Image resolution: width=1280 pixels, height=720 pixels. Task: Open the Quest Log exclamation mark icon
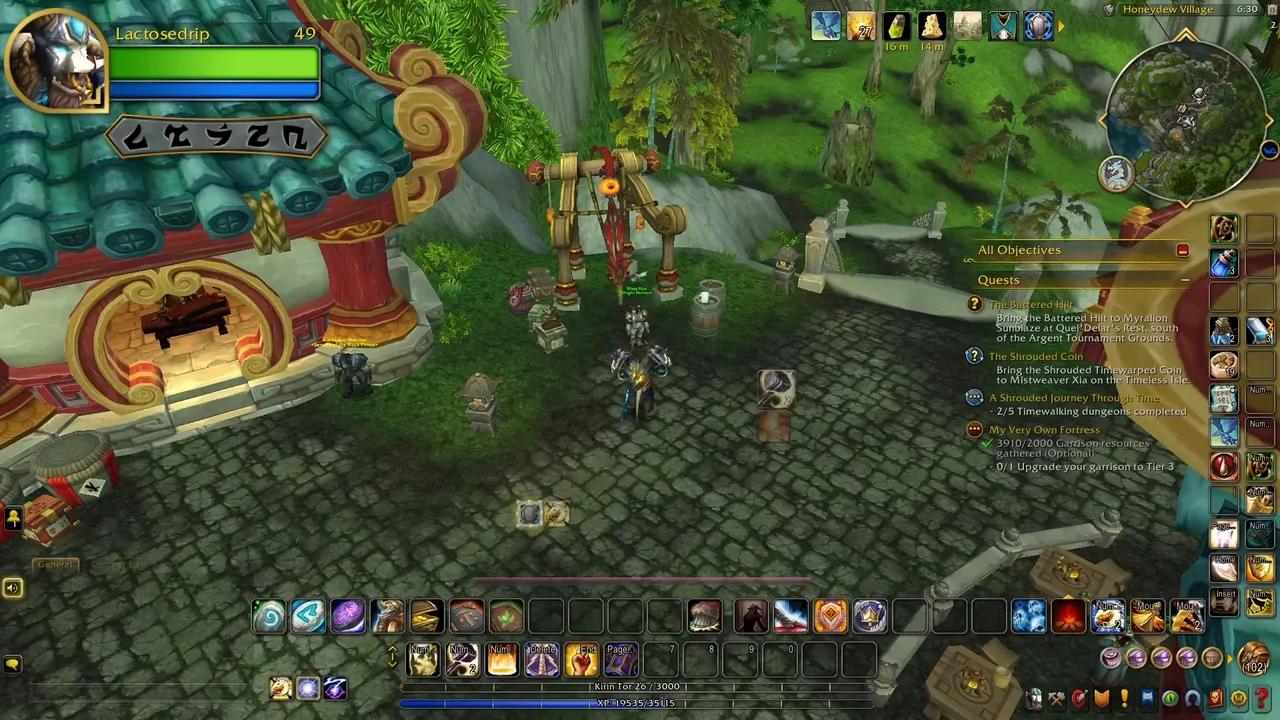[1124, 698]
